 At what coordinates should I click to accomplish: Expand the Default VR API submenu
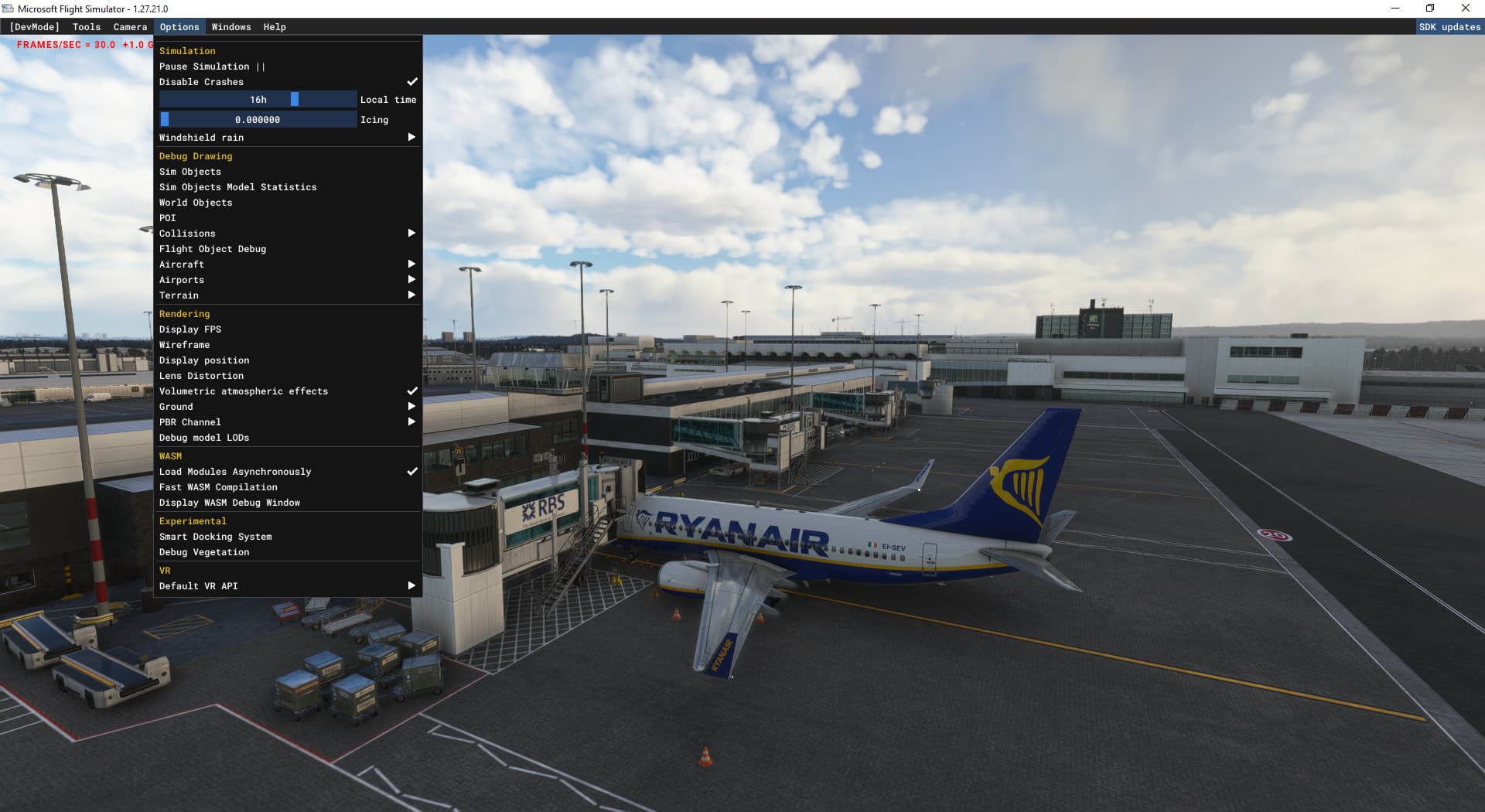coord(411,585)
